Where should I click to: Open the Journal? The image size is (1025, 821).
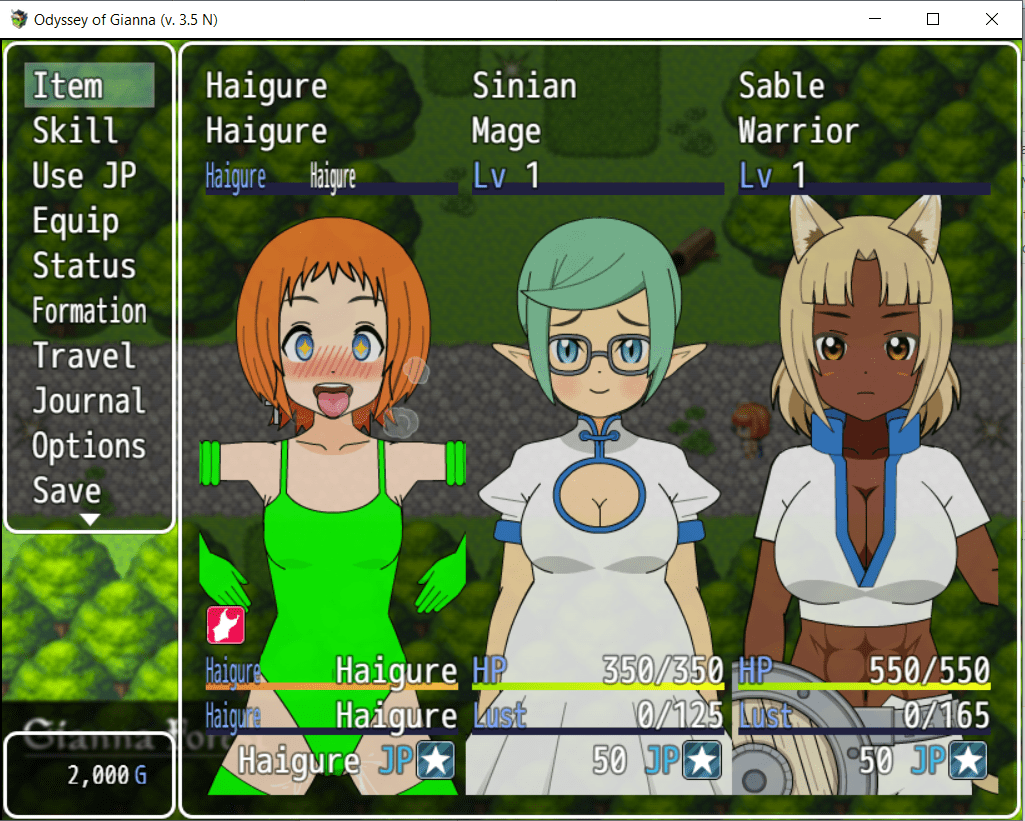pyautogui.click(x=89, y=401)
